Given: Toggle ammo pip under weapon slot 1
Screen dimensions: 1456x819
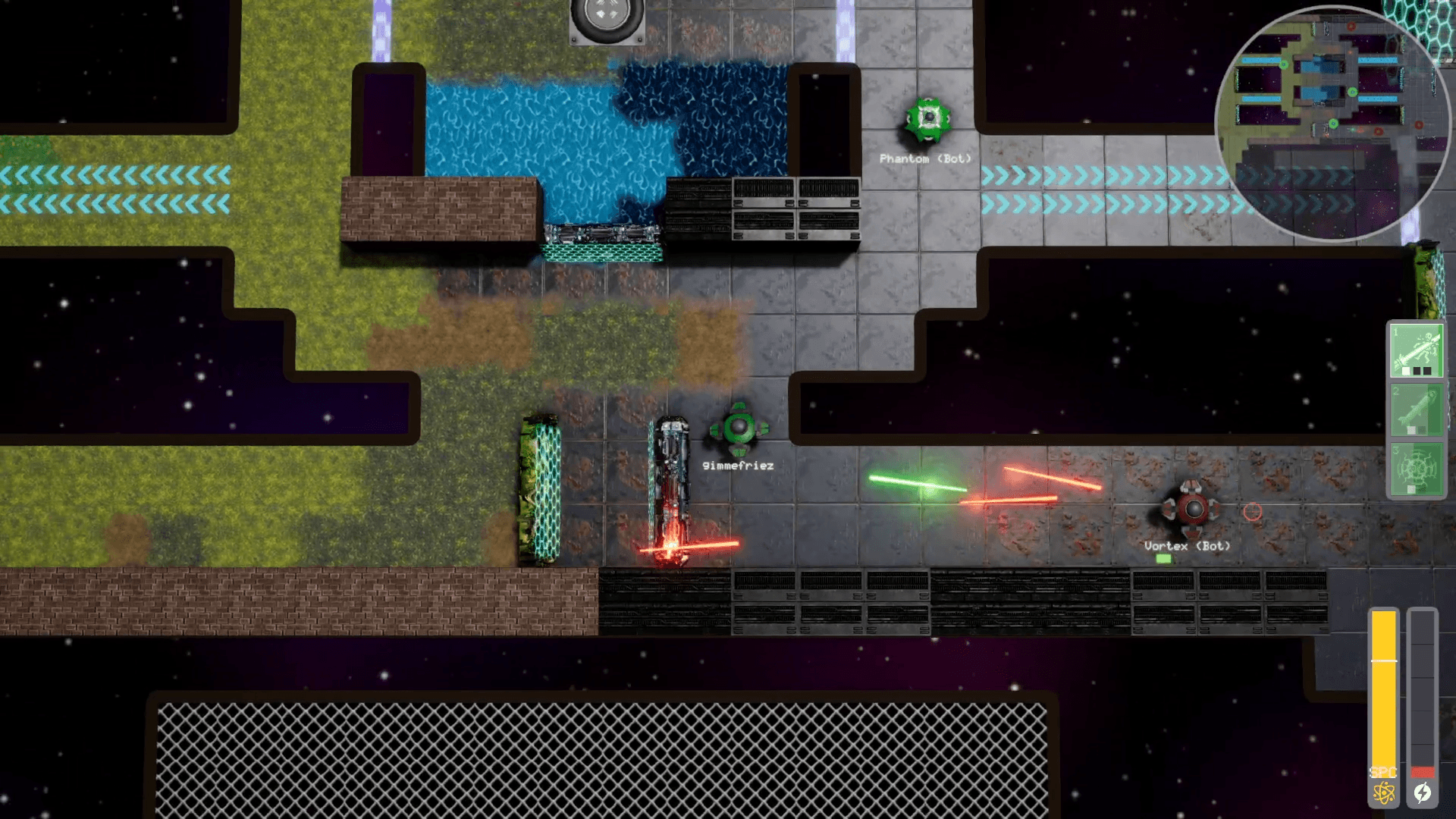Looking at the screenshot, I should [1407, 370].
